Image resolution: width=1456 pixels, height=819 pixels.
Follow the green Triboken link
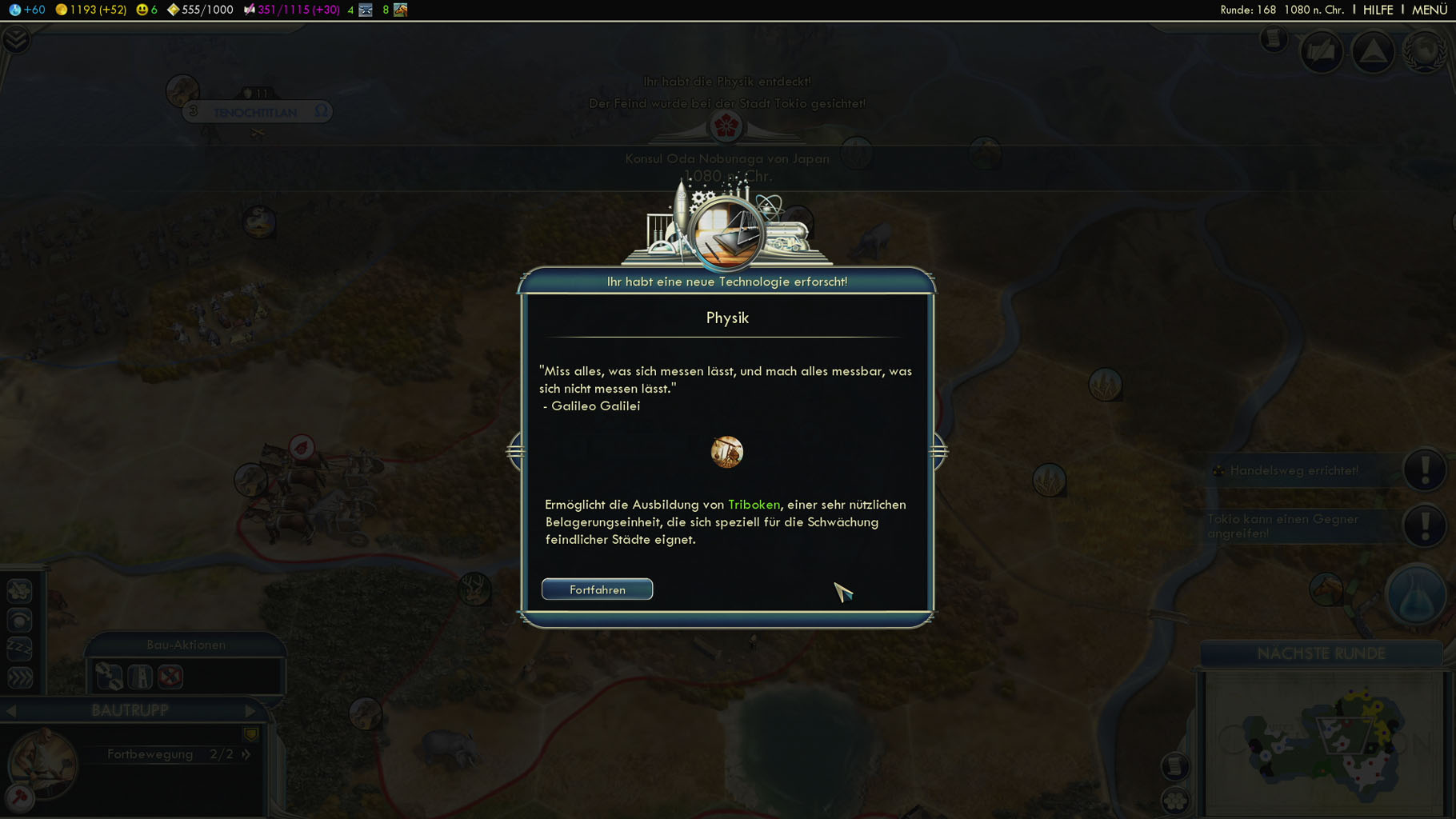[x=754, y=505]
